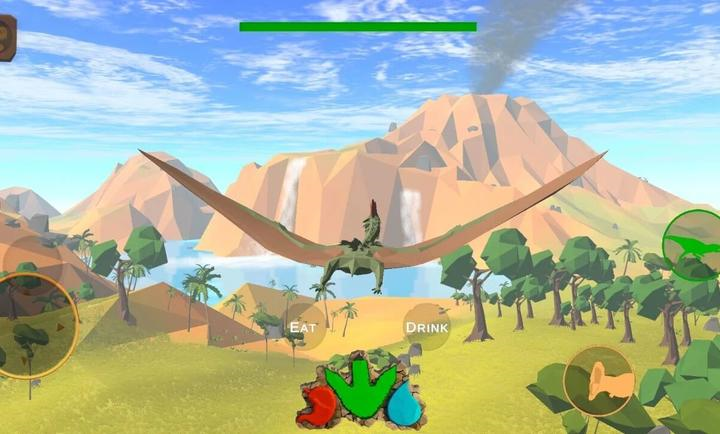Viewport: 720px width, 434px height.
Task: Tap the Drink button
Action: click(x=426, y=326)
